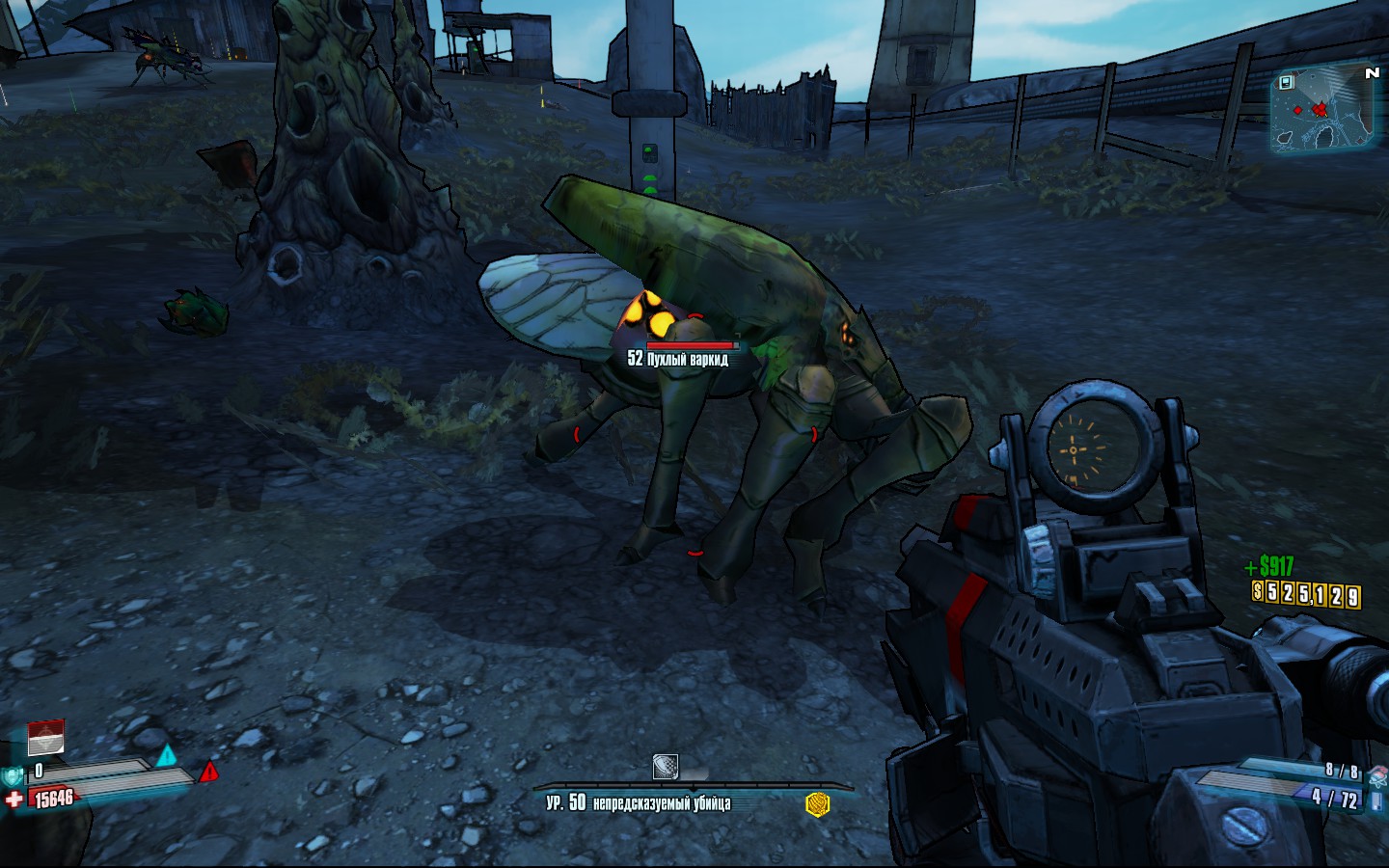Click the red health cross icon

(x=14, y=800)
